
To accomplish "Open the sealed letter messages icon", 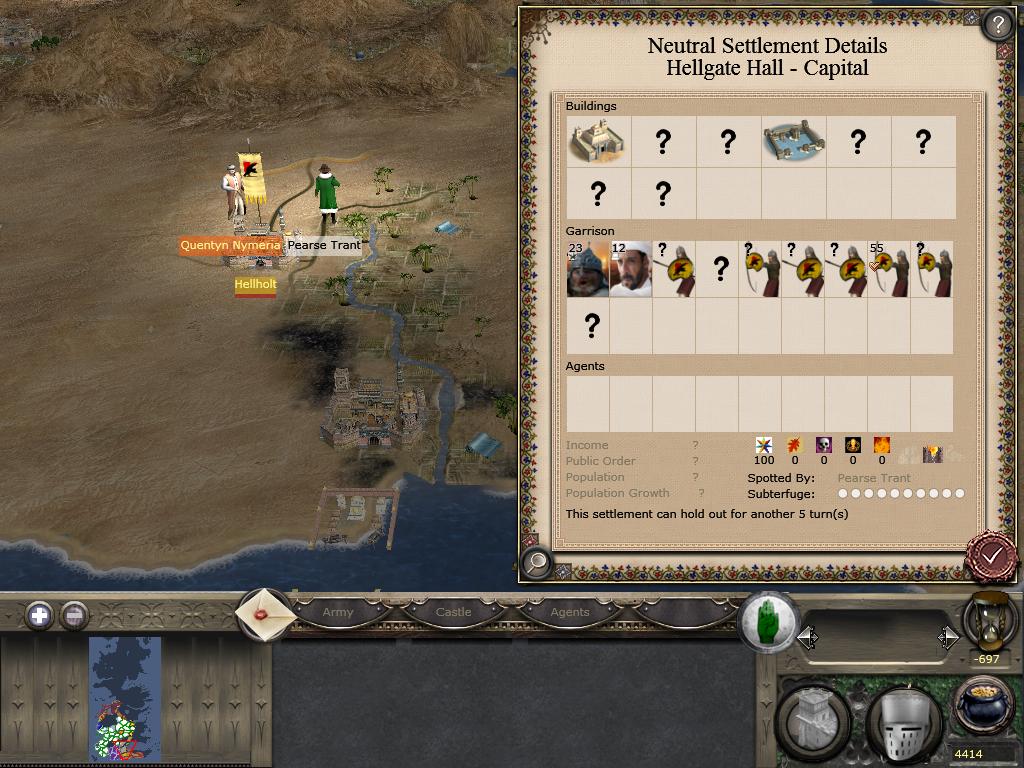I will [265, 613].
